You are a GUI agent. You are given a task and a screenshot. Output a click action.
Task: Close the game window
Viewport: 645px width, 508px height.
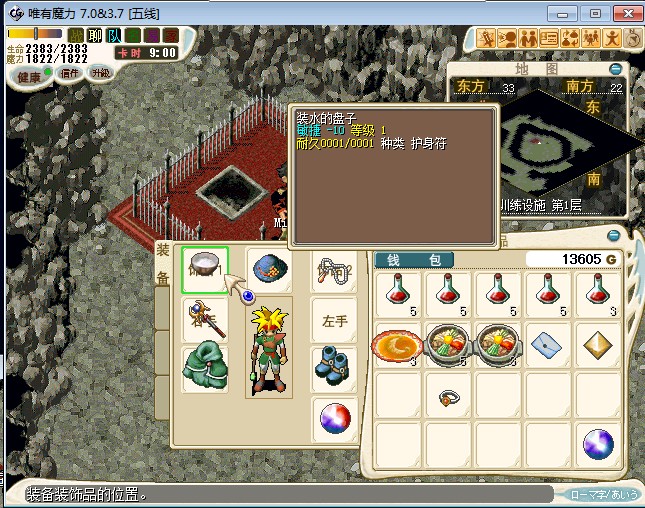[x=627, y=13]
